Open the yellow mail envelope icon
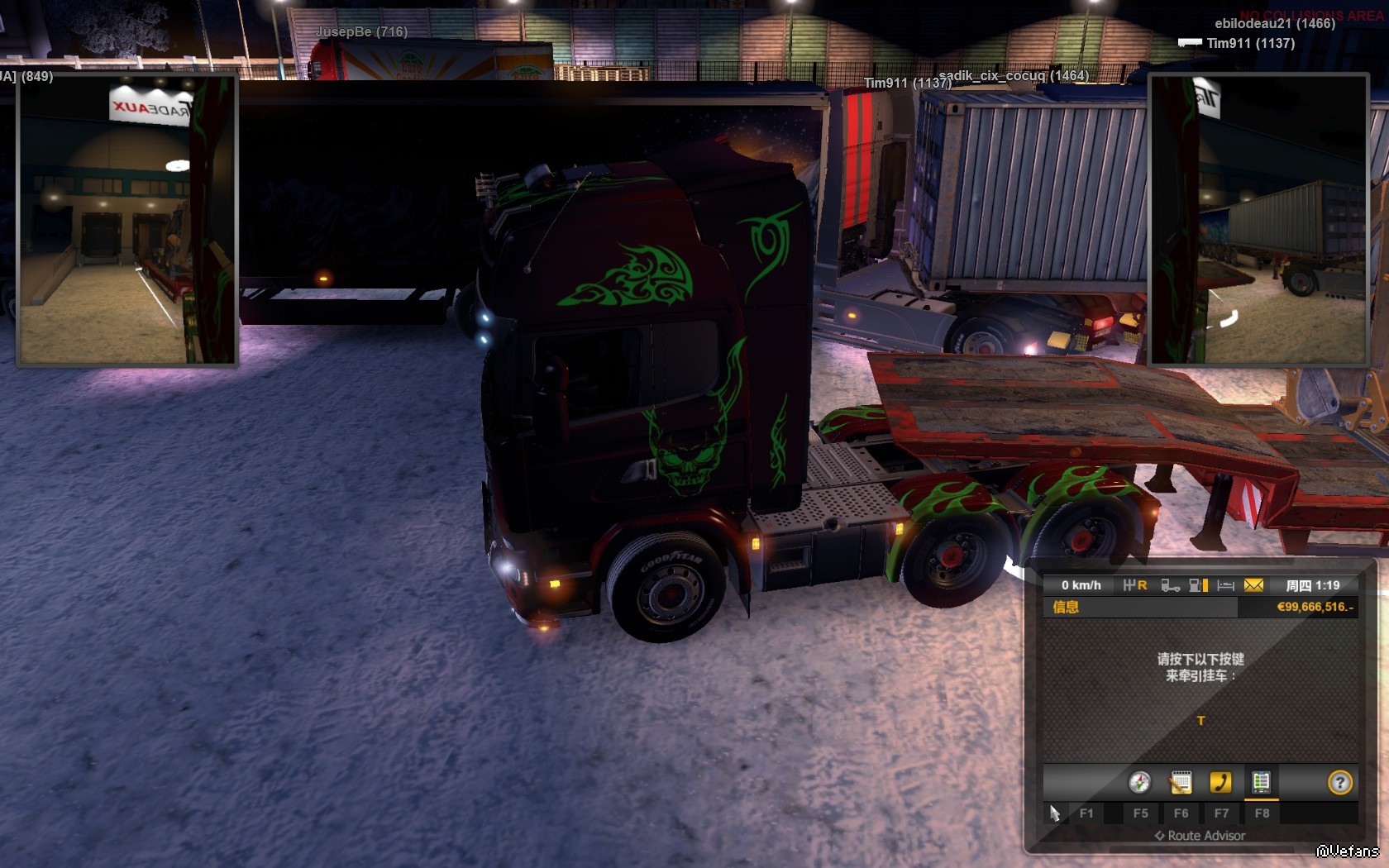This screenshot has width=1389, height=868. [x=1253, y=585]
